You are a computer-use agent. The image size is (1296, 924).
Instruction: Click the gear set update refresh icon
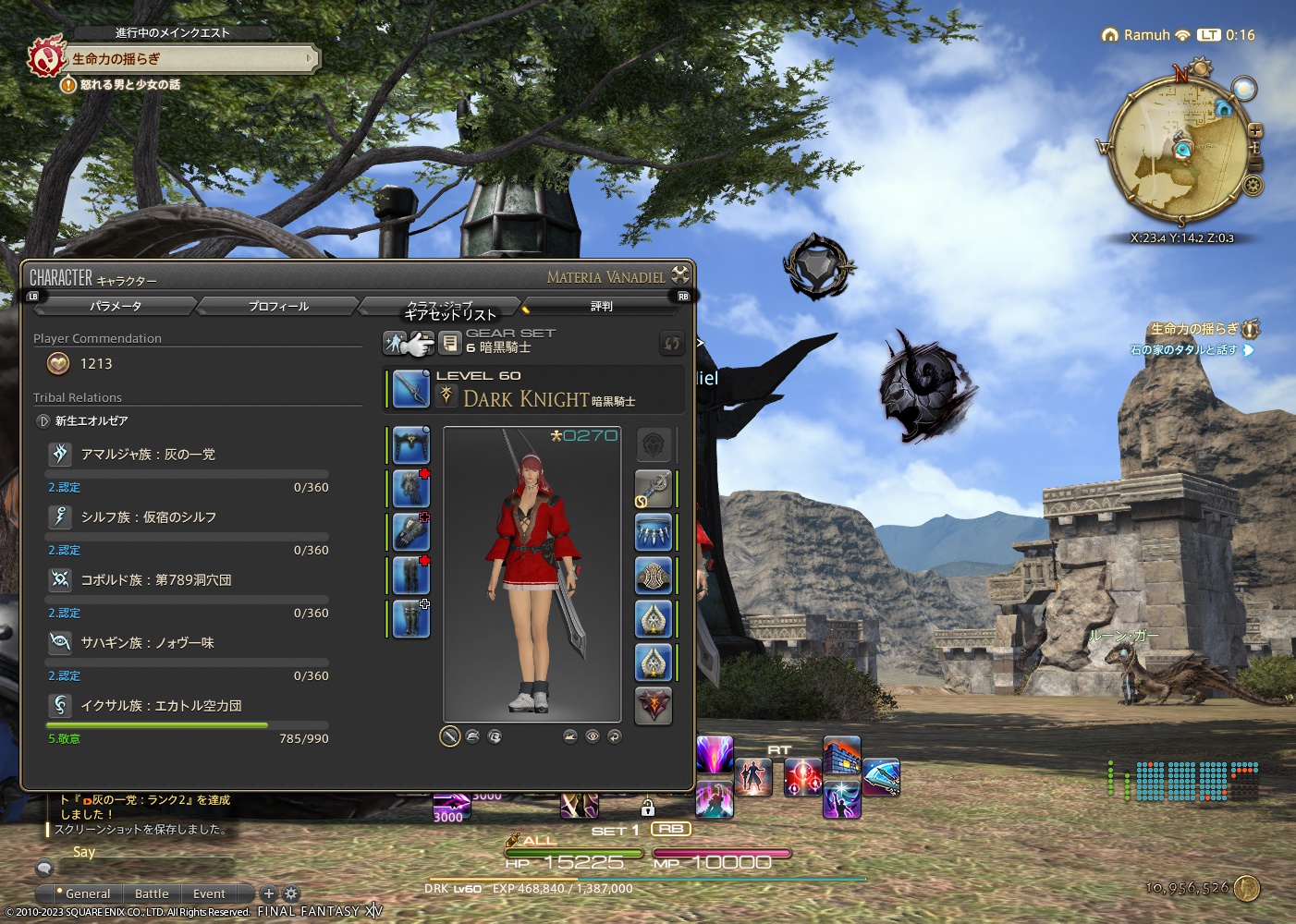click(672, 343)
